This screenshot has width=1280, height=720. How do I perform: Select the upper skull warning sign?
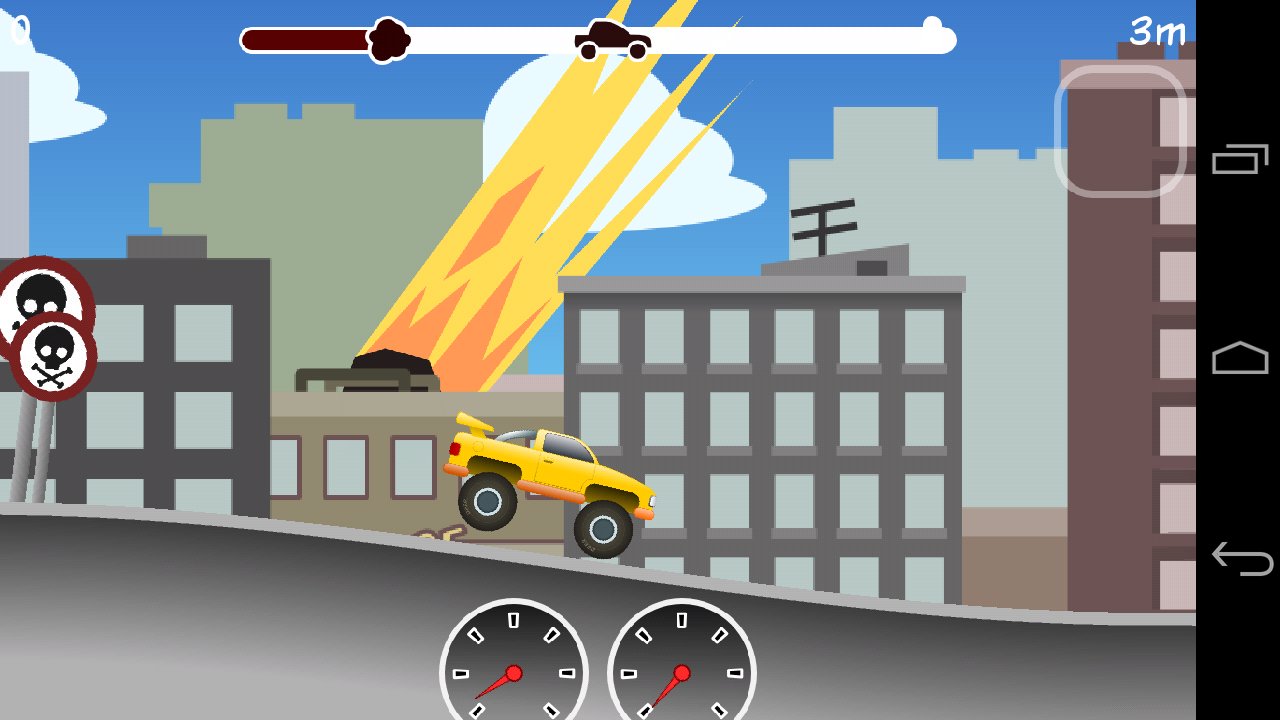tap(40, 294)
